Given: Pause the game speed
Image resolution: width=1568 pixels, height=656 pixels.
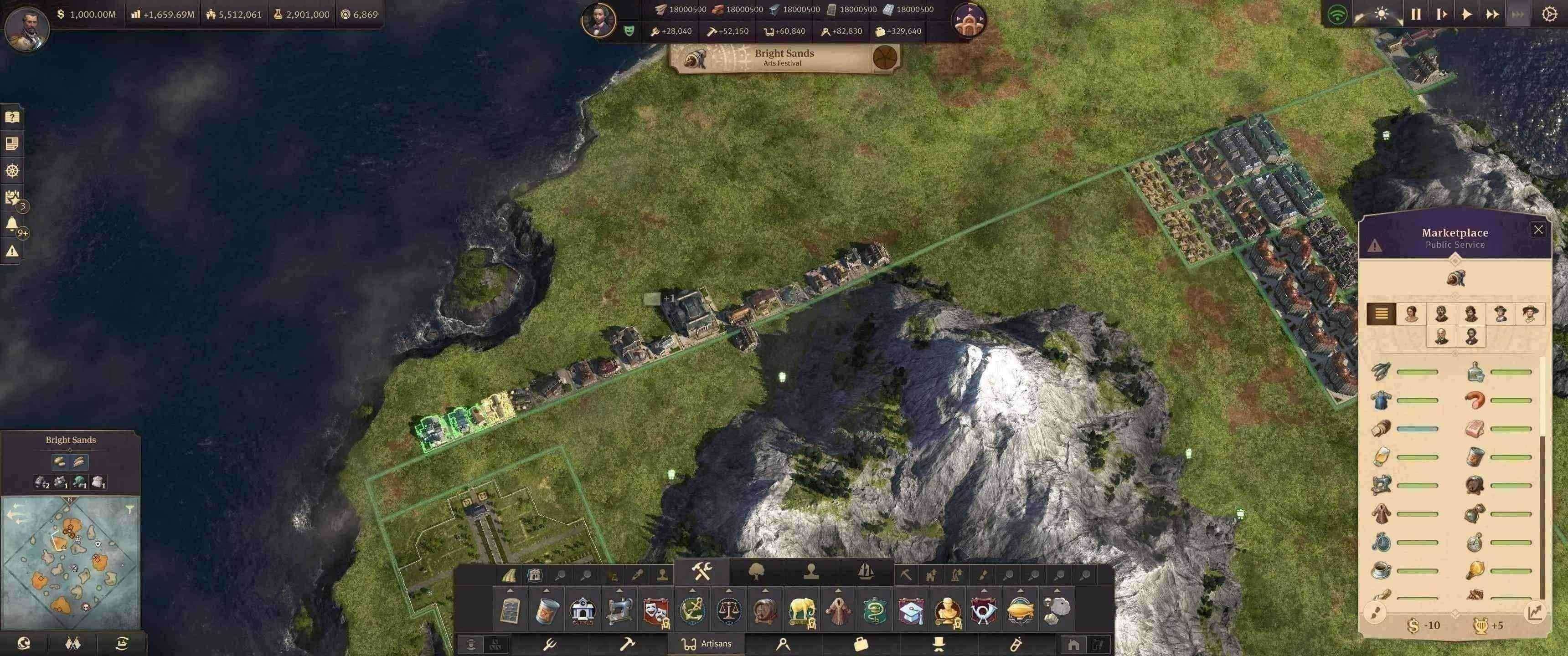Looking at the screenshot, I should point(1416,14).
